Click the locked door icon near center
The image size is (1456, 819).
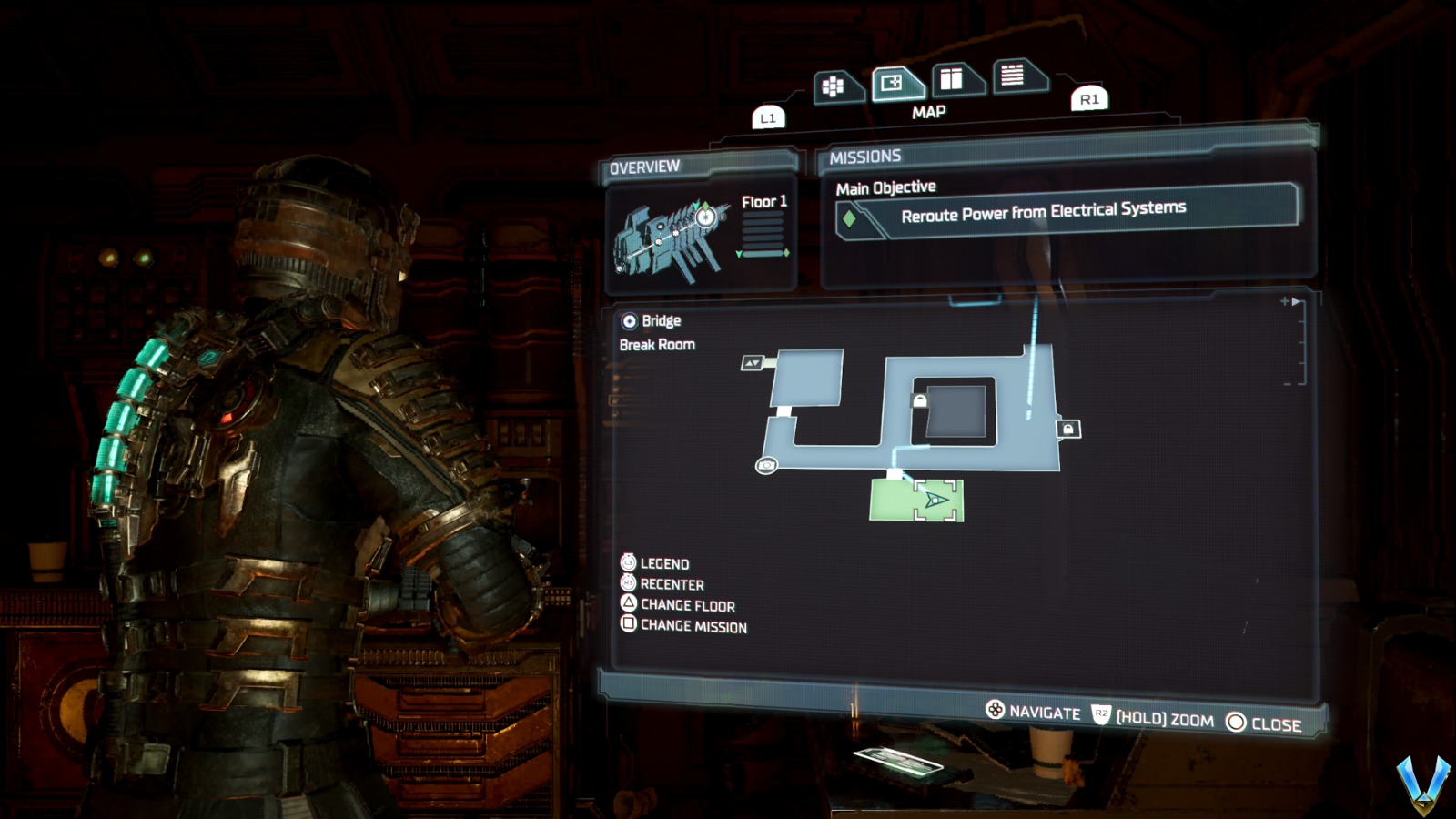coord(922,399)
